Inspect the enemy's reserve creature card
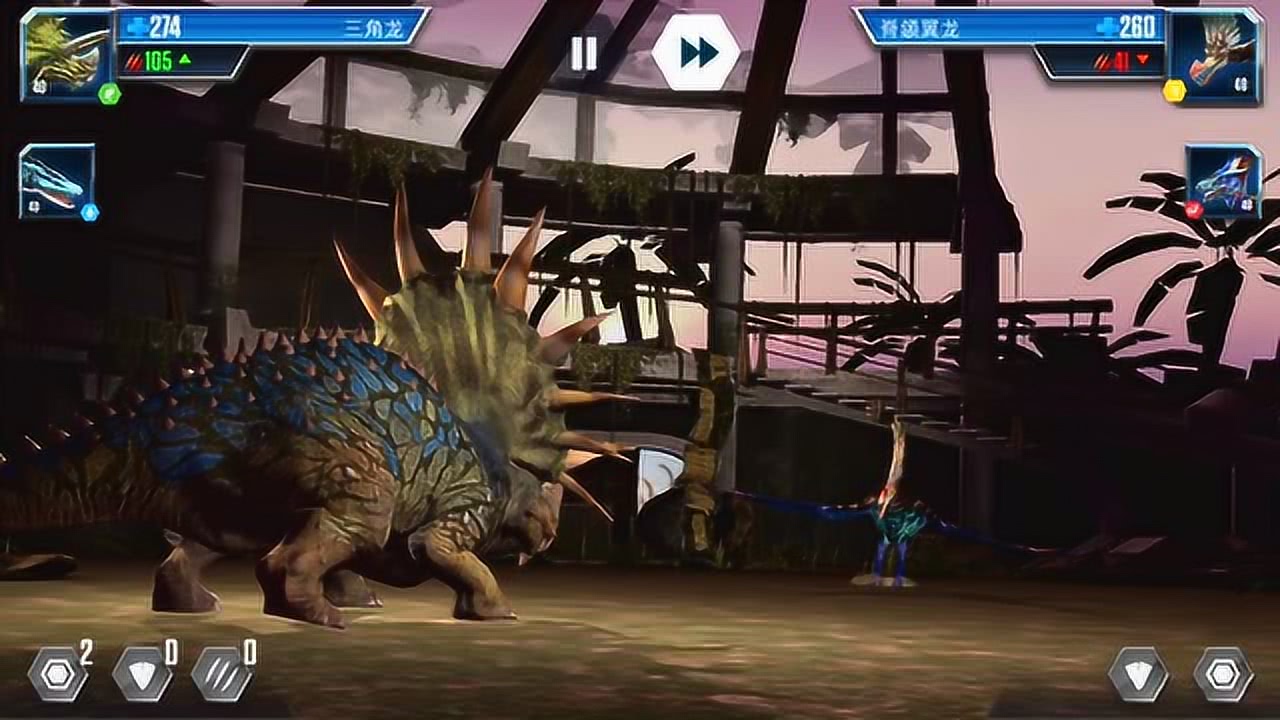The image size is (1280, 720). (1223, 181)
